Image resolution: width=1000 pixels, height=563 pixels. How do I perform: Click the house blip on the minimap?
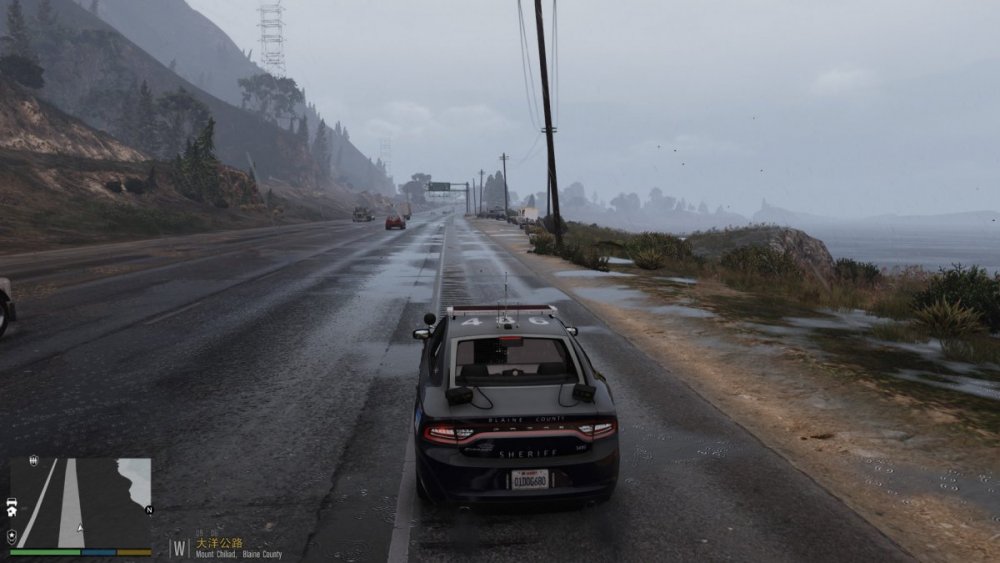coord(11,512)
